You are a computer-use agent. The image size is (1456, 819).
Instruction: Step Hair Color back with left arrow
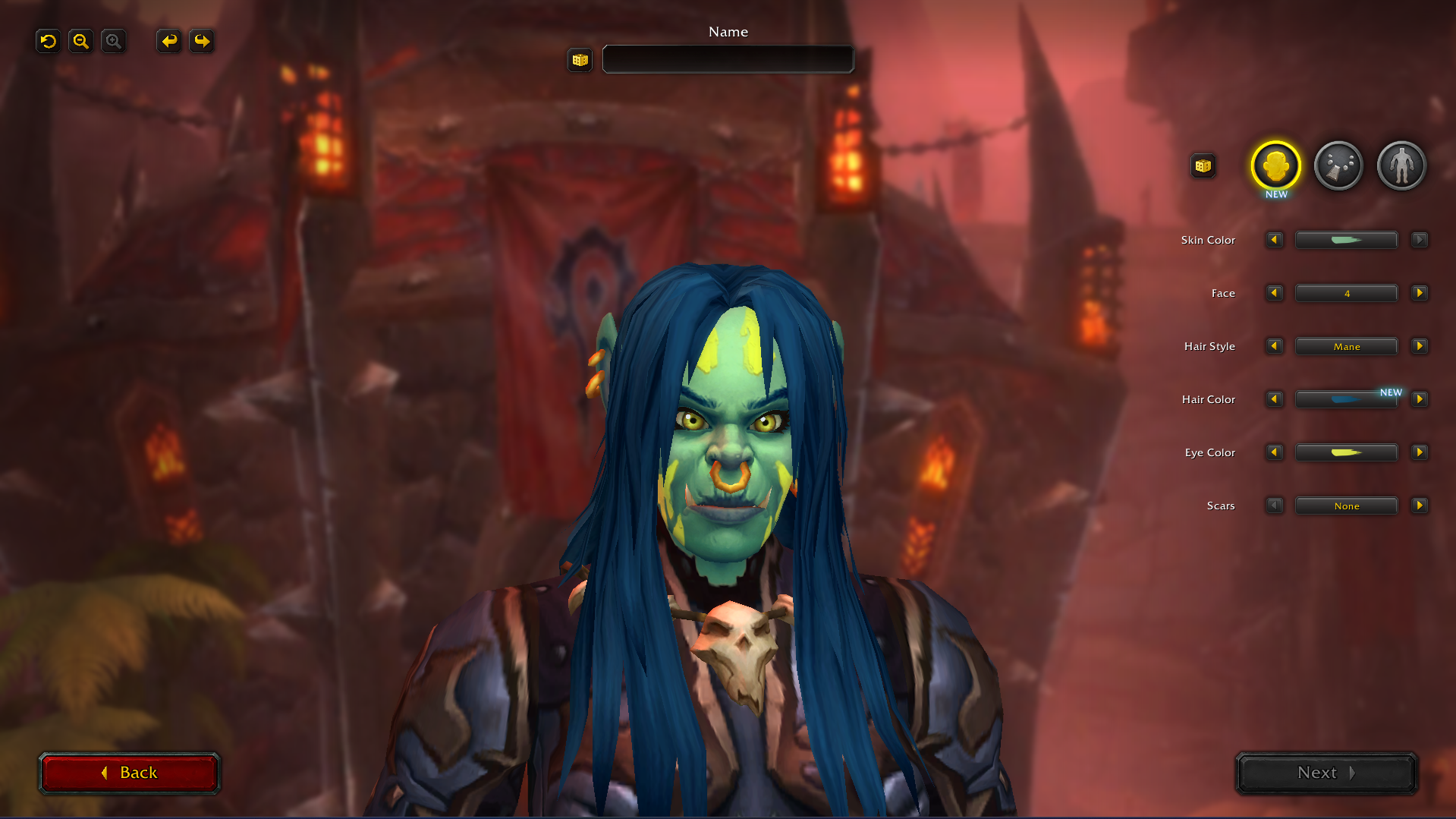click(1274, 399)
